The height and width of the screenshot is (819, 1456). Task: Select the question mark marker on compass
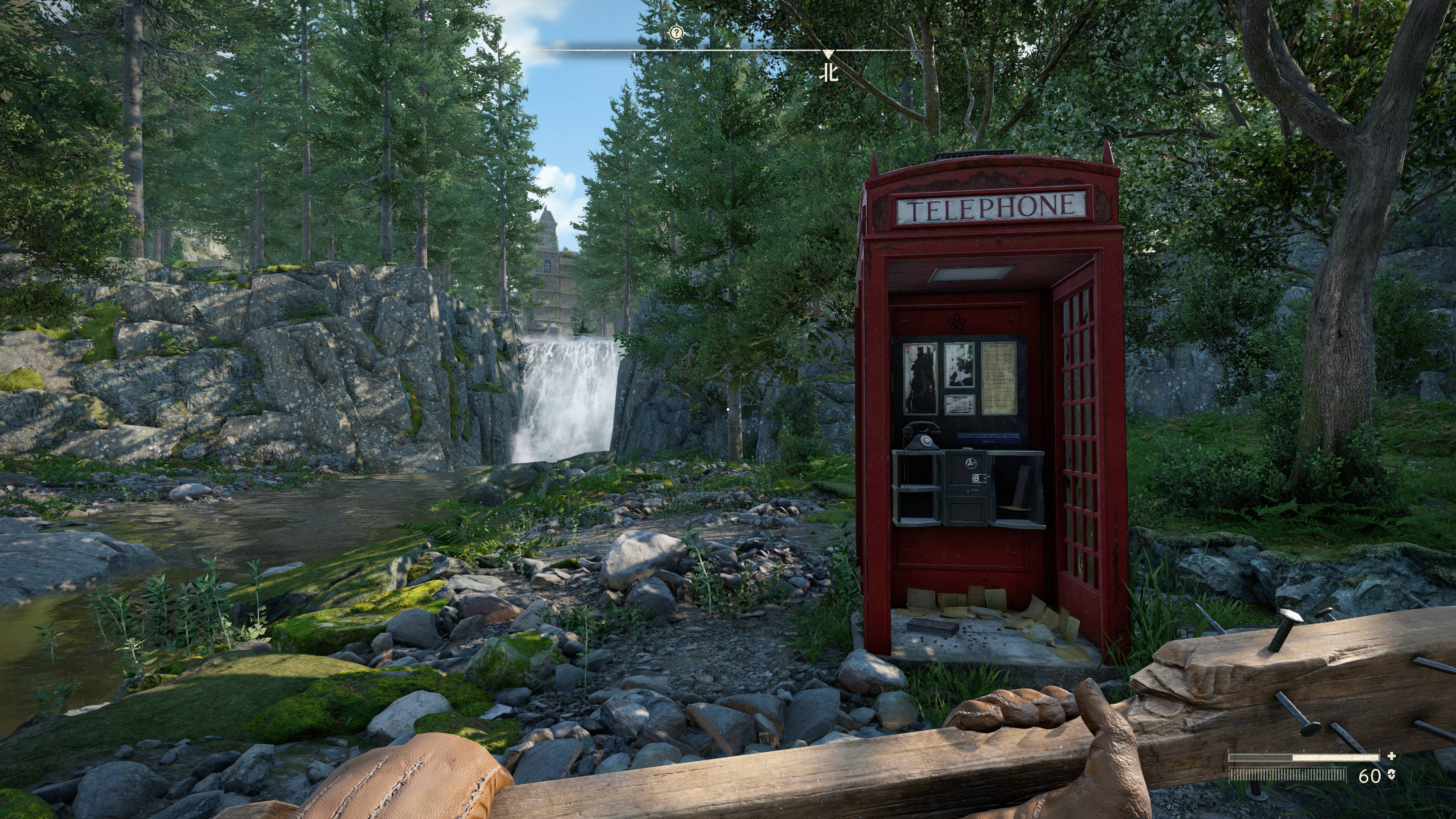[x=676, y=33]
